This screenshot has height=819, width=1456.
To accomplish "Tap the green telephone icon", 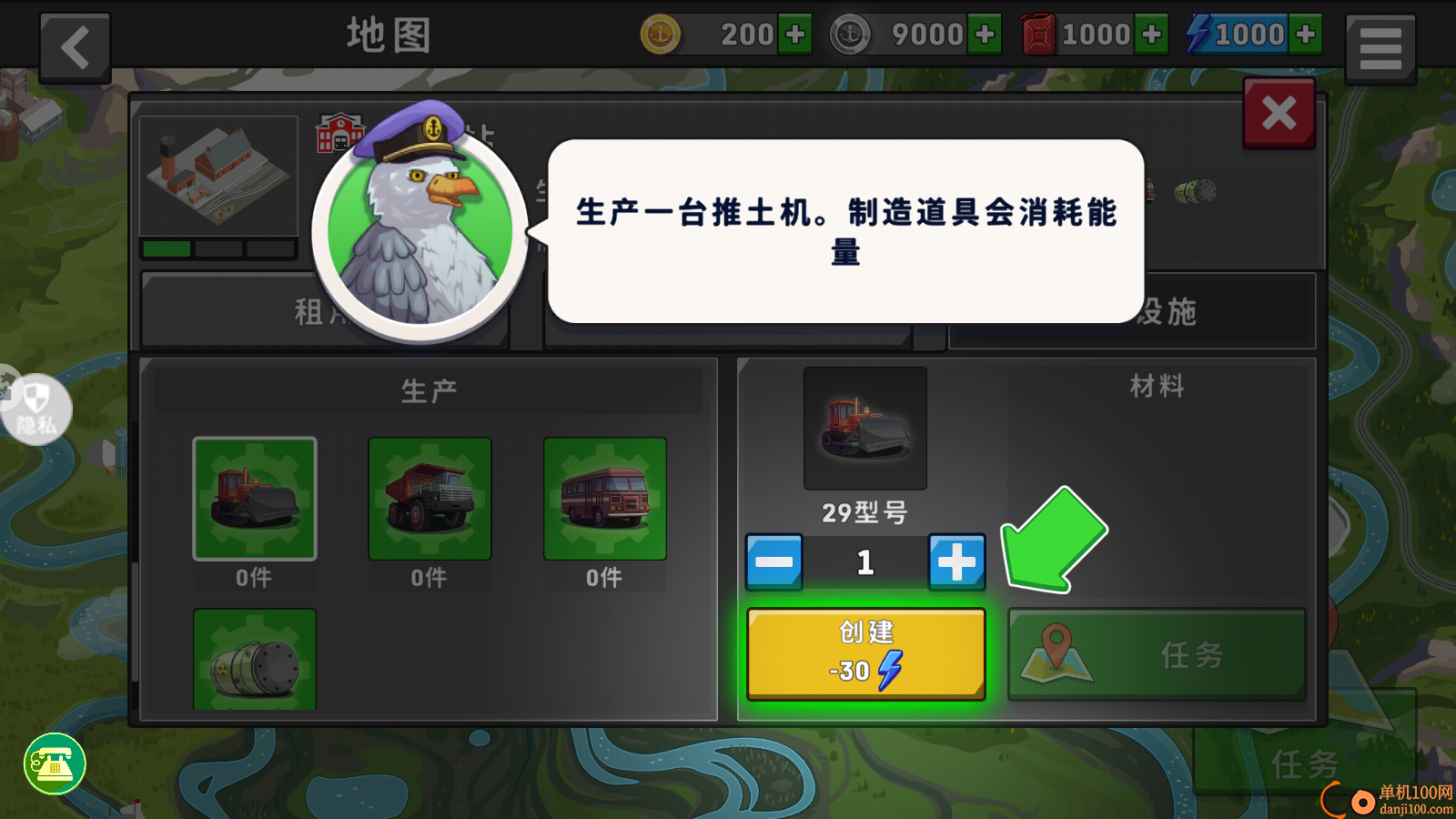I will point(53,765).
